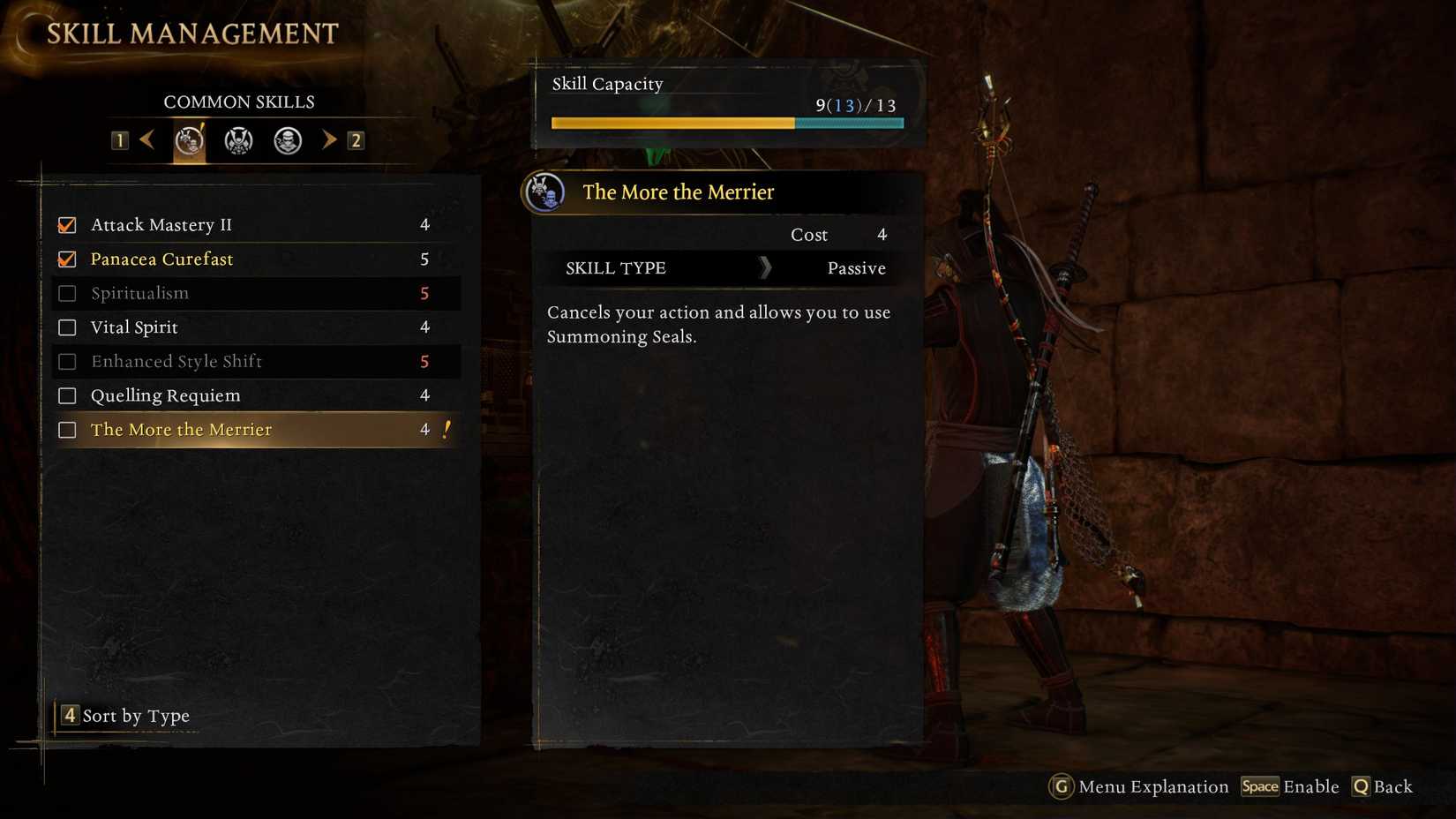Switch to the ninja skill category icon
Image resolution: width=1456 pixels, height=819 pixels.
pyautogui.click(x=286, y=139)
